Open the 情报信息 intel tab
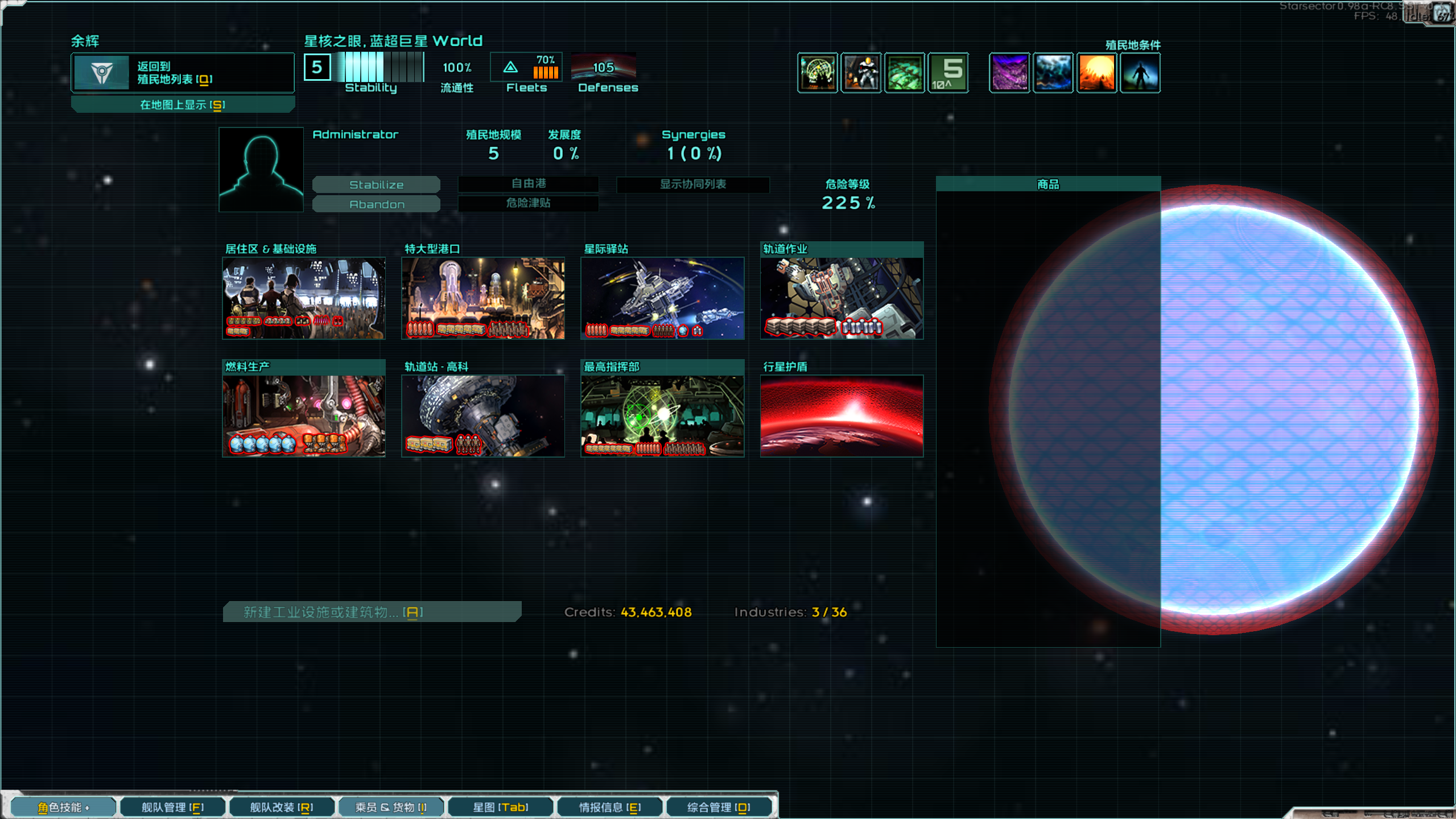1456x819 pixels. pyautogui.click(x=610, y=807)
